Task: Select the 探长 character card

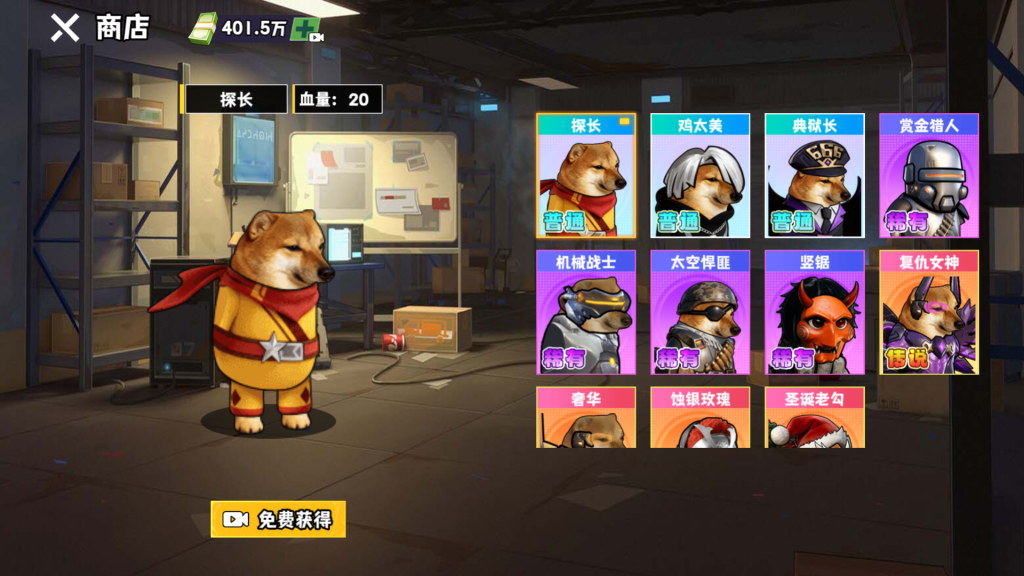Action: (x=586, y=176)
